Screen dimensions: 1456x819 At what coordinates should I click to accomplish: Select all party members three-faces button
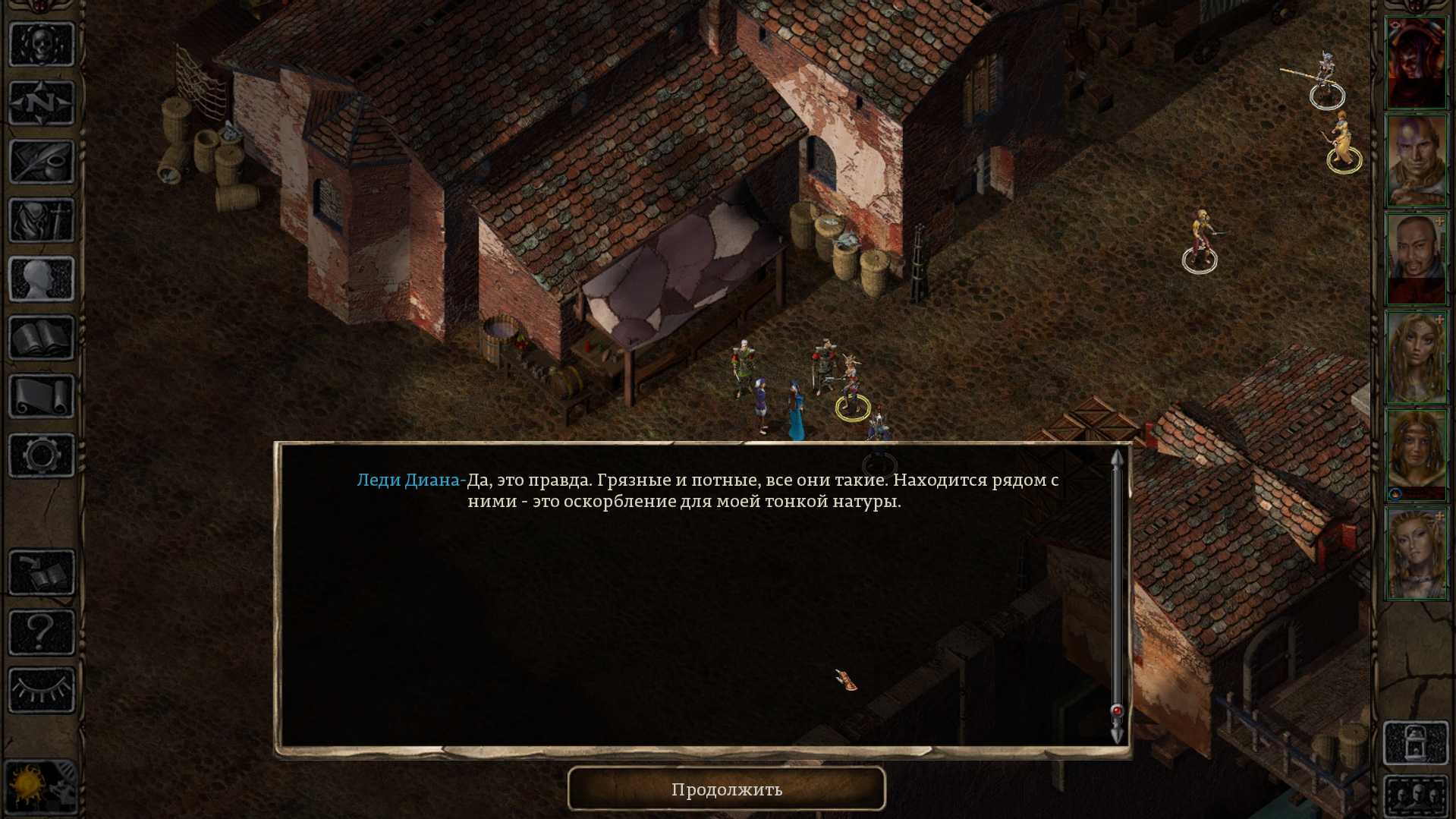1416,797
